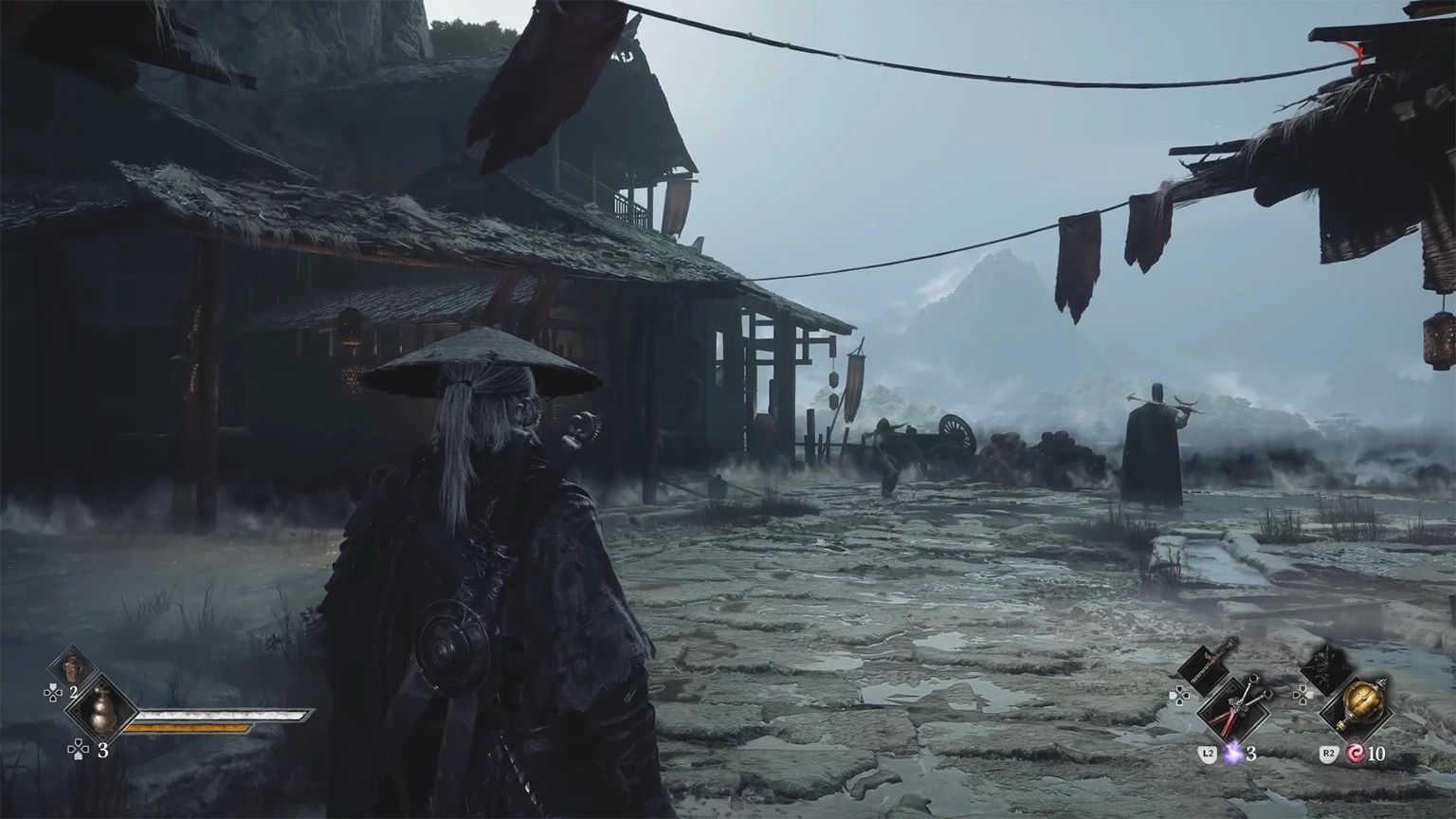The height and width of the screenshot is (819, 1456).
Task: Click the orange stamina bar
Action: click(x=187, y=728)
